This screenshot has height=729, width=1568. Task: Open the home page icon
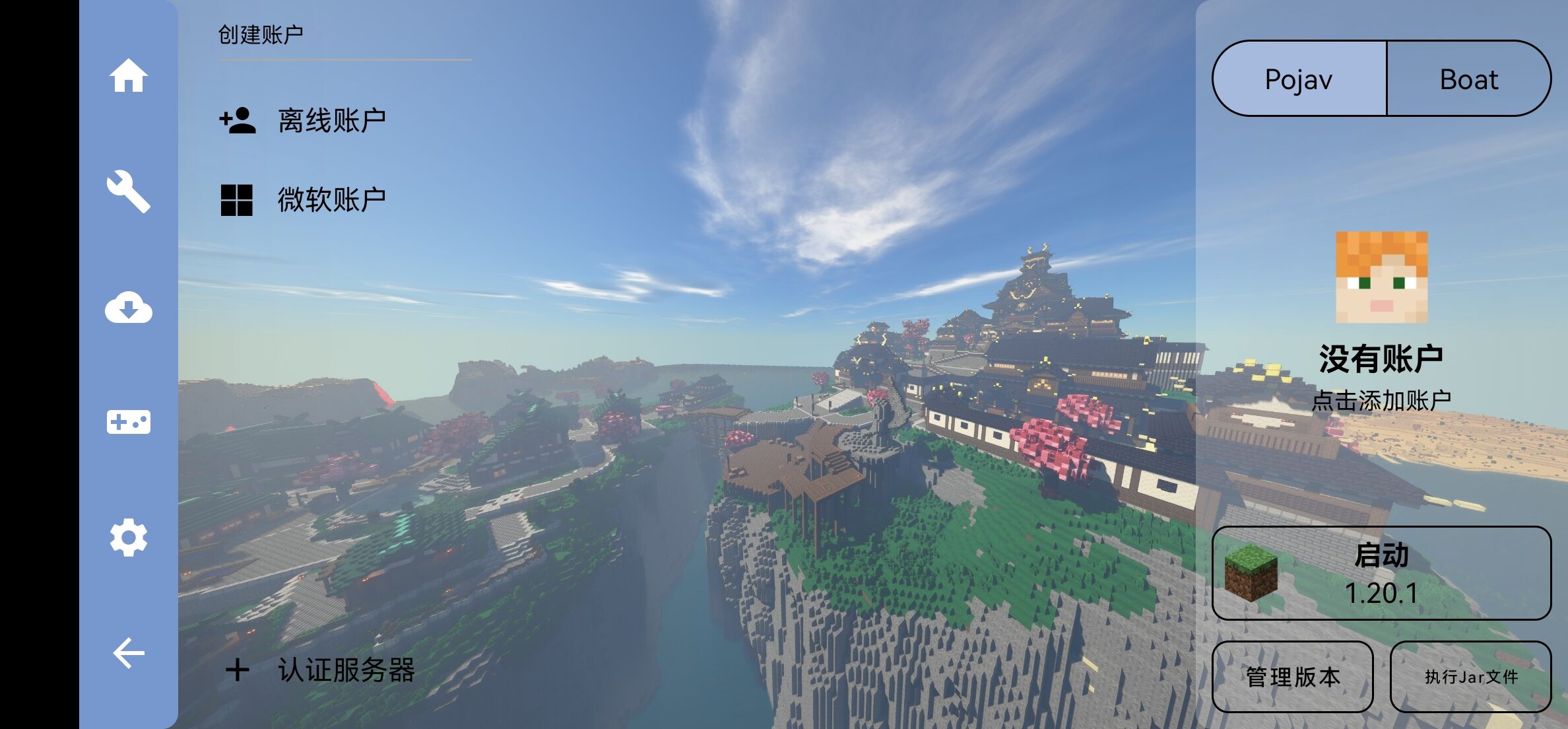128,76
